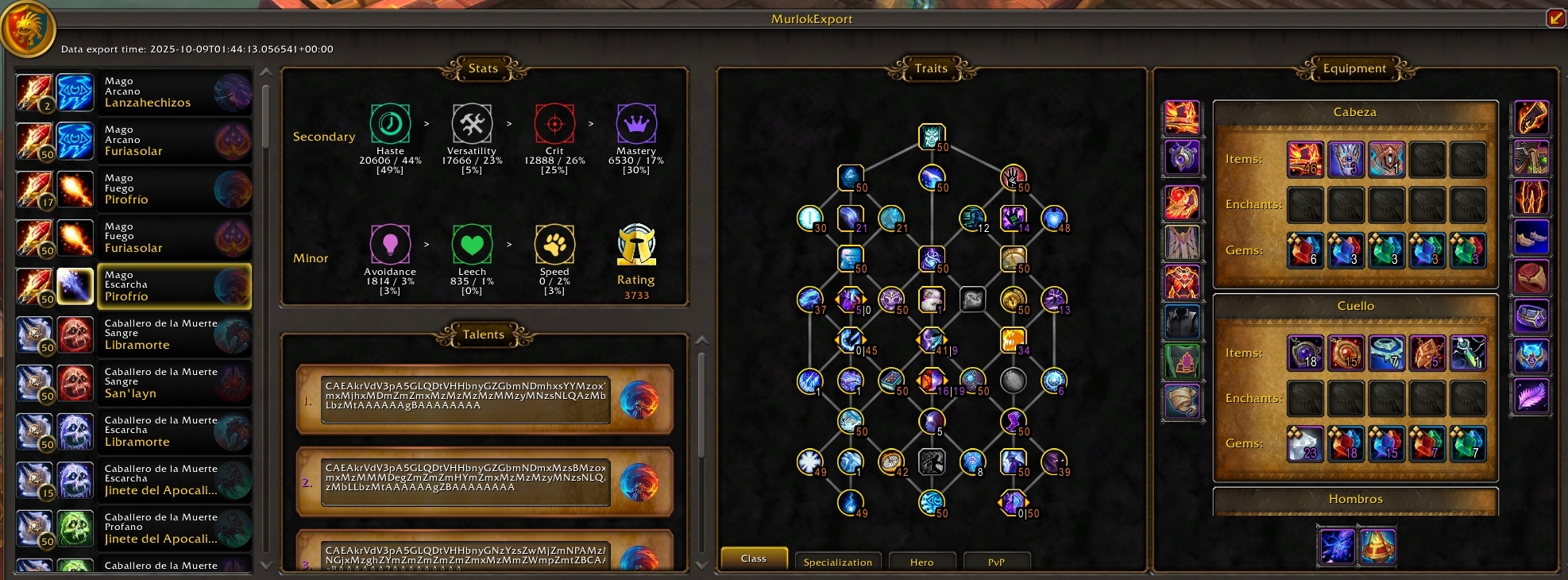Viewport: 1568px width, 580px height.
Task: Select the PvP traits tab
Action: pyautogui.click(x=996, y=562)
